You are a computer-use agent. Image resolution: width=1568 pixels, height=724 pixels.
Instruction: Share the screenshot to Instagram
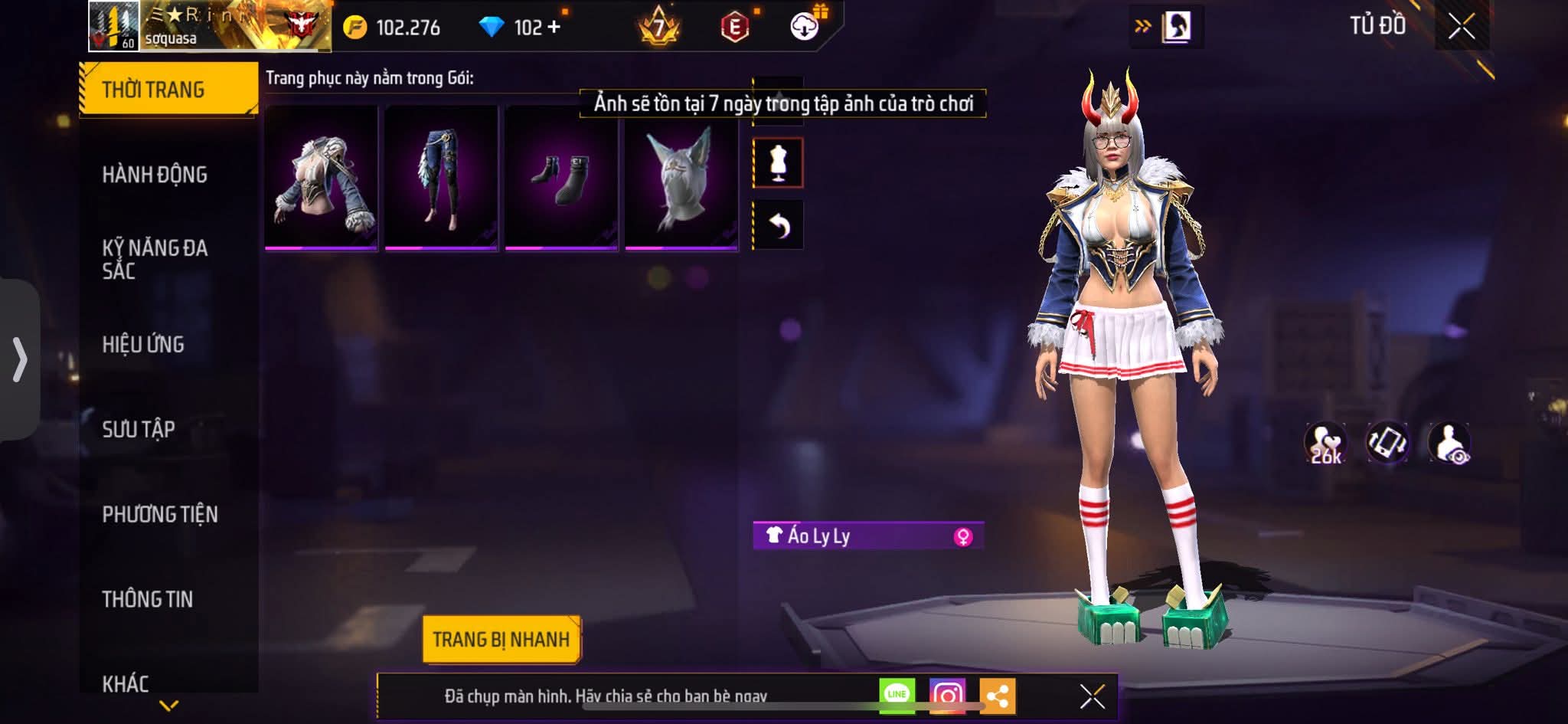click(x=947, y=696)
